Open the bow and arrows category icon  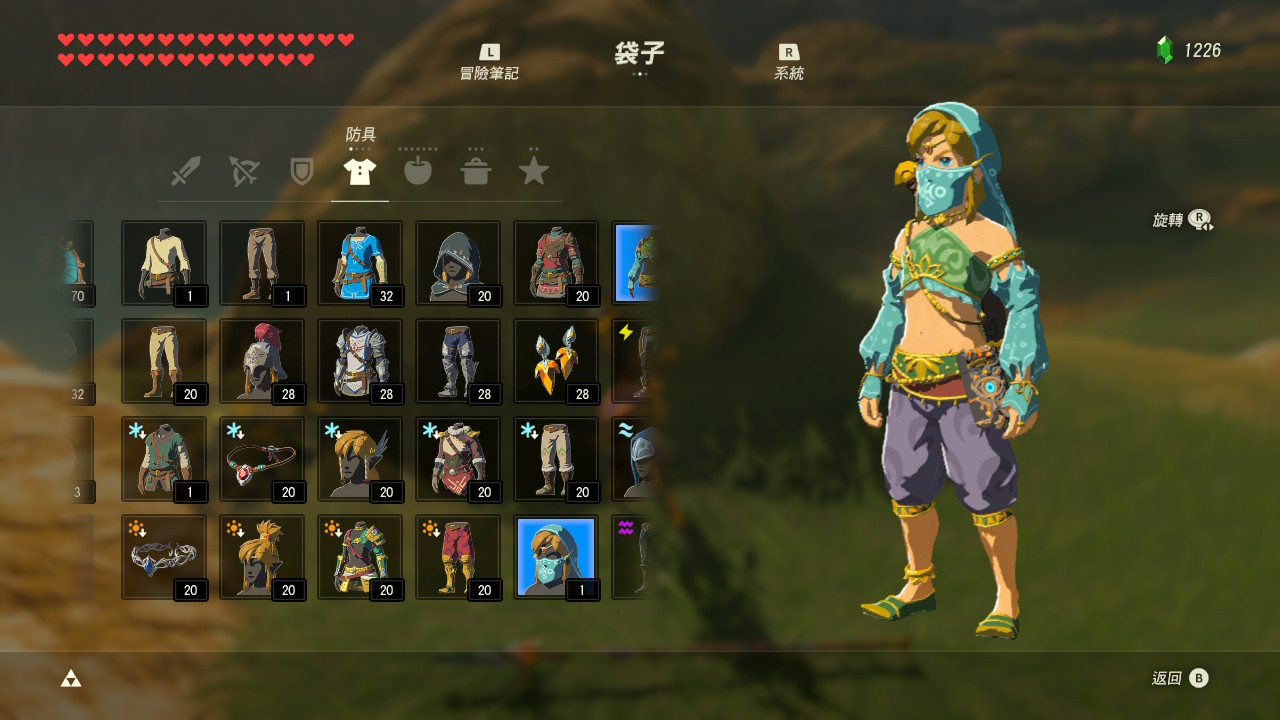point(243,170)
